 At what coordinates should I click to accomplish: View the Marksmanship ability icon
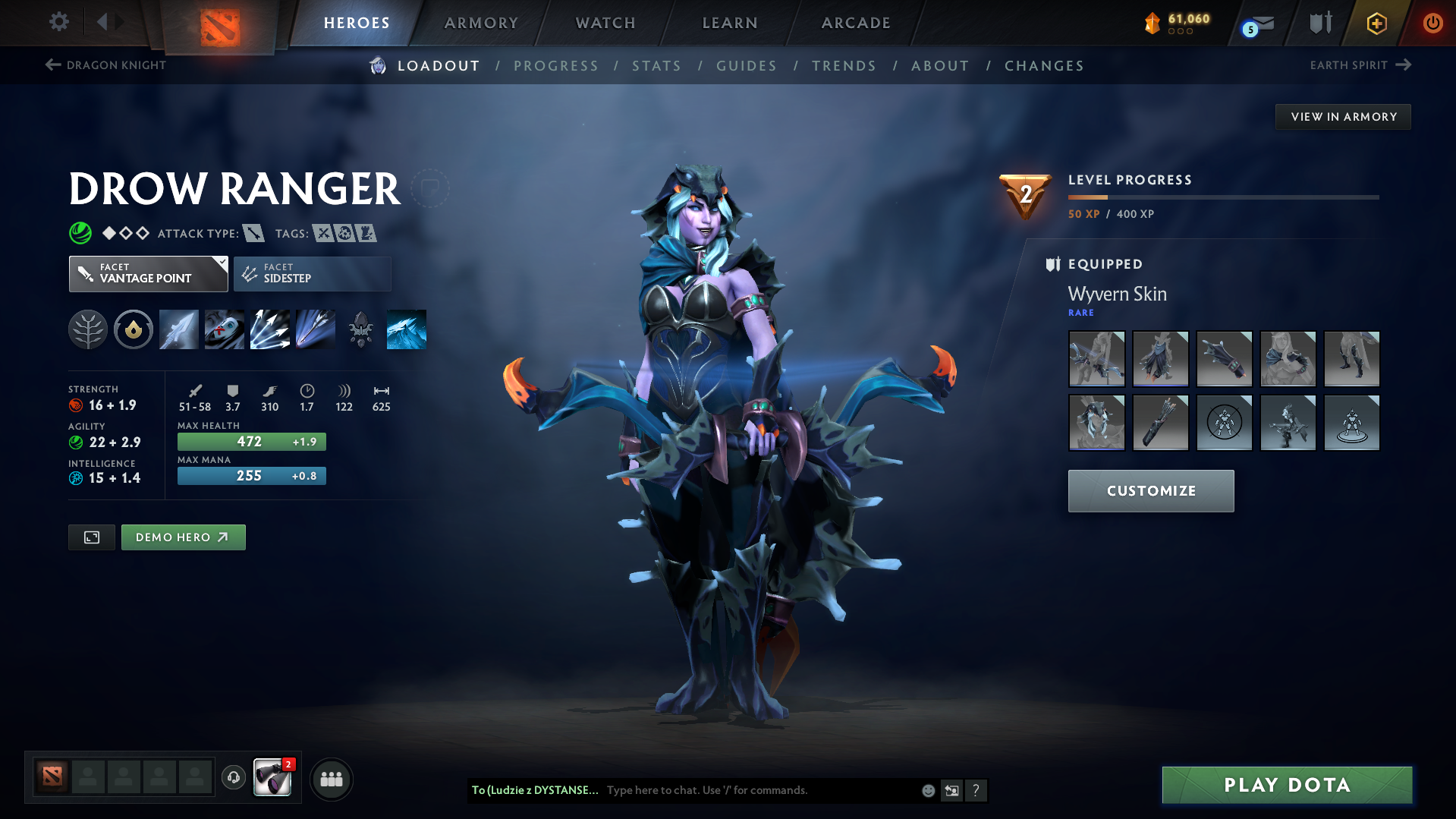pyautogui.click(x=315, y=329)
